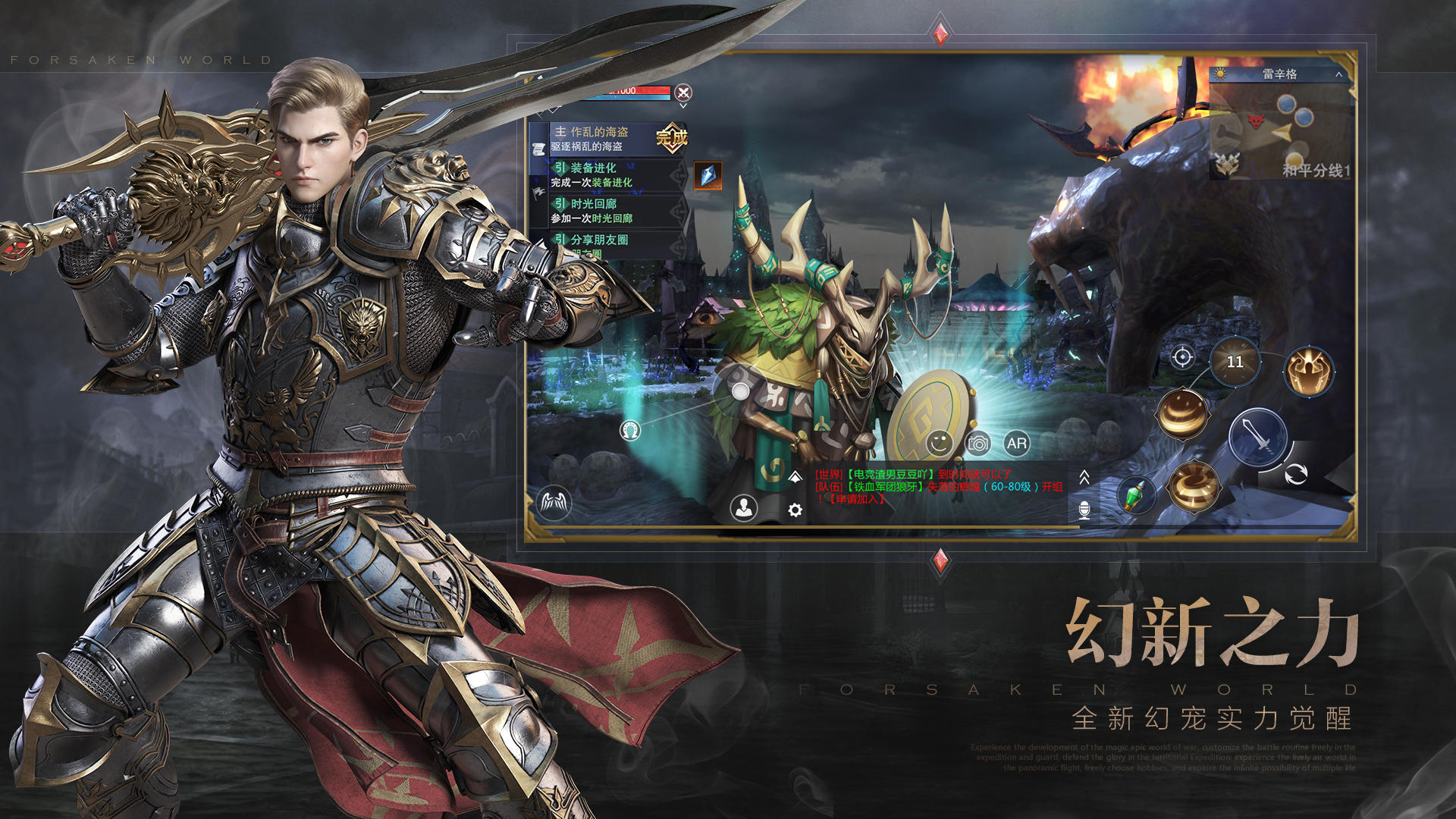Viewport: 1456px width, 819px height.
Task: Tap the skill button showing cooldown 11
Action: coord(1235,362)
